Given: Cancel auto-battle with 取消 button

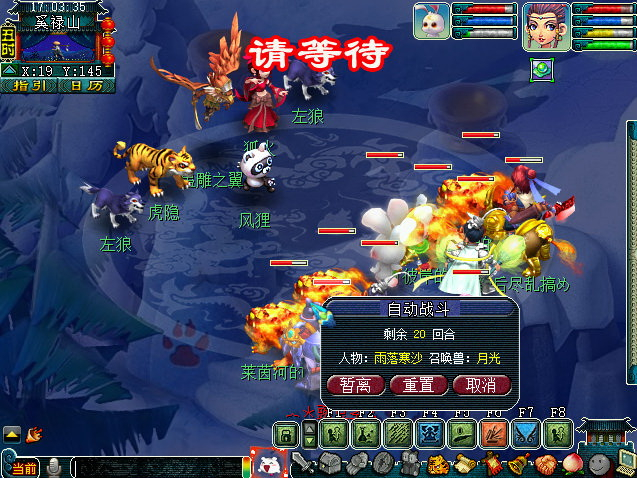Looking at the screenshot, I should tap(481, 385).
